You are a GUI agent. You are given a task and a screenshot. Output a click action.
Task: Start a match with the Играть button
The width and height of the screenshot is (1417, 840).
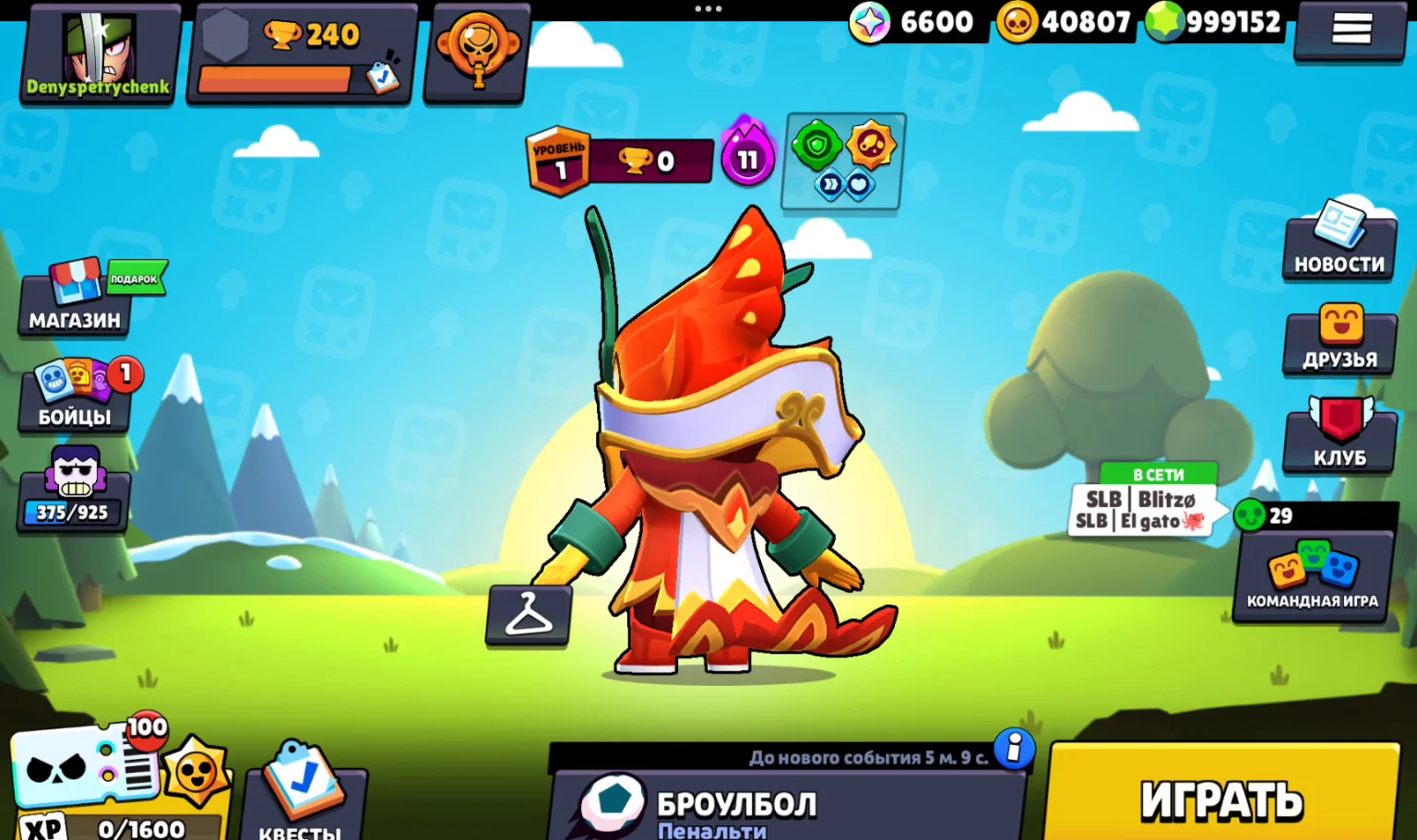point(1222,797)
